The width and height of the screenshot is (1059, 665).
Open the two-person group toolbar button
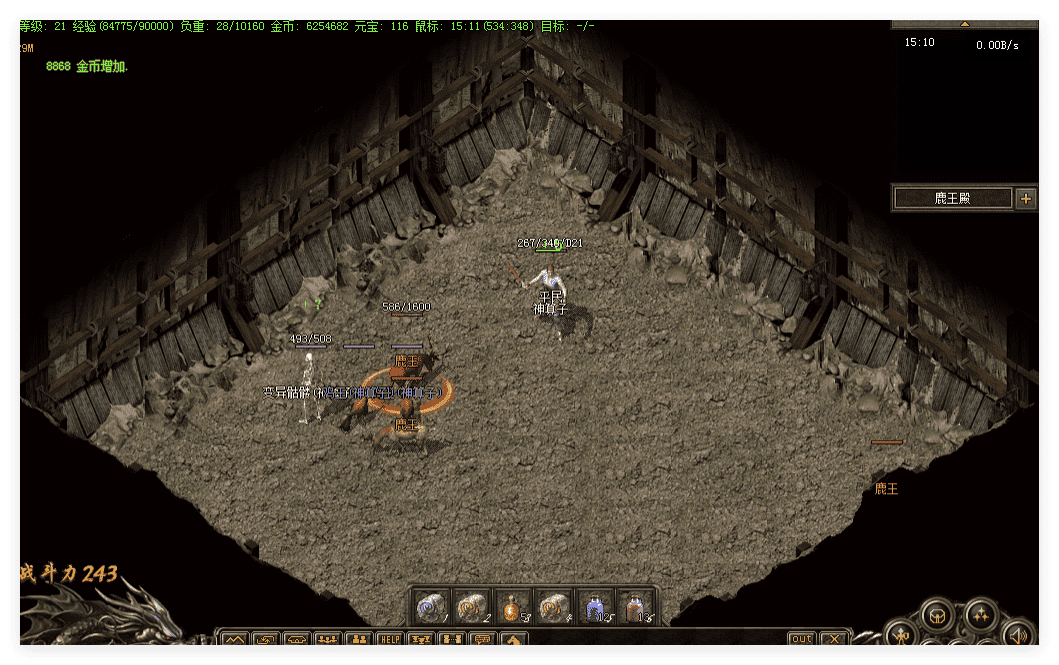click(358, 639)
